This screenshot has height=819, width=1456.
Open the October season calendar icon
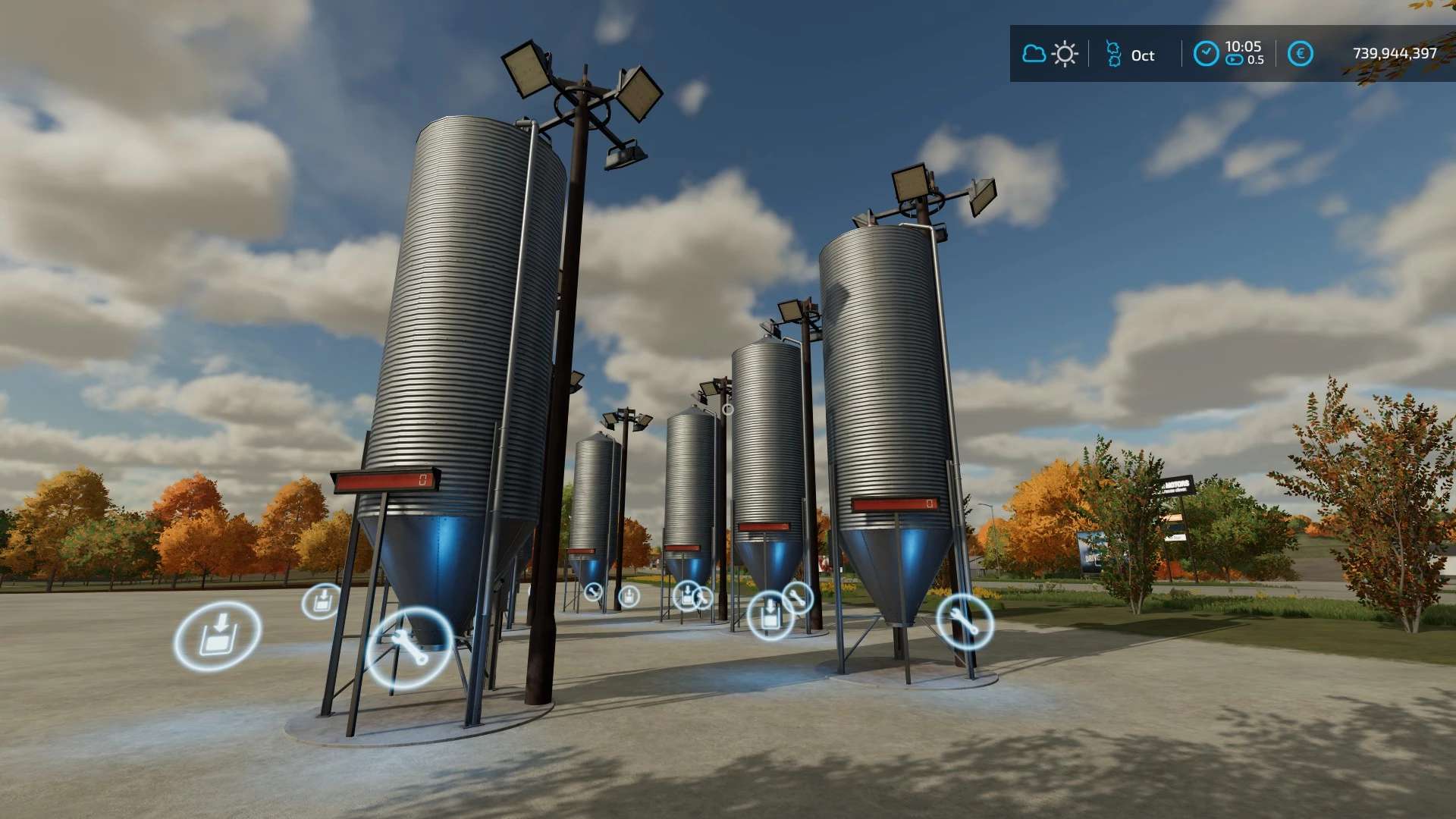point(1113,54)
